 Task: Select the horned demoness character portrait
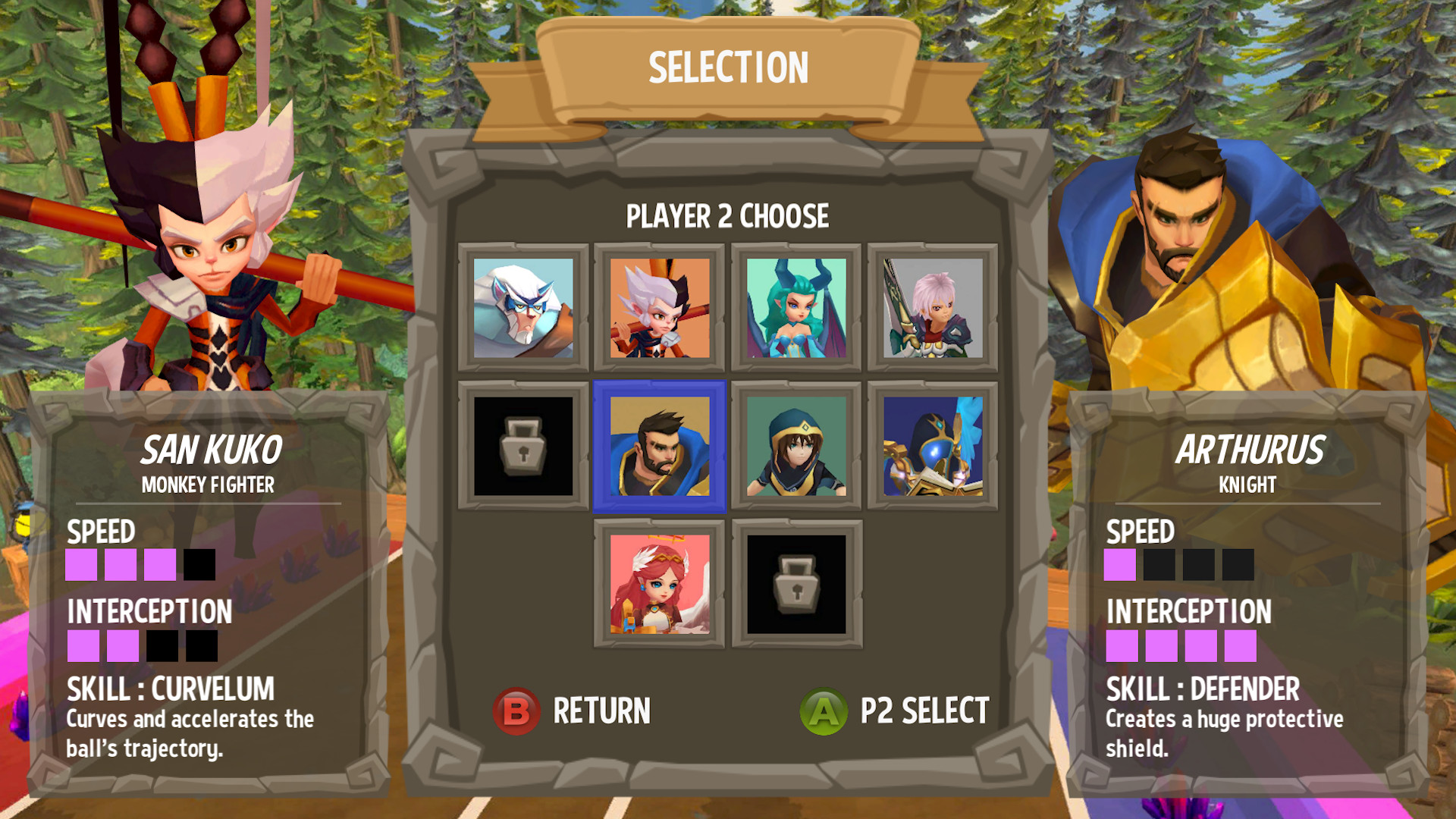click(795, 306)
